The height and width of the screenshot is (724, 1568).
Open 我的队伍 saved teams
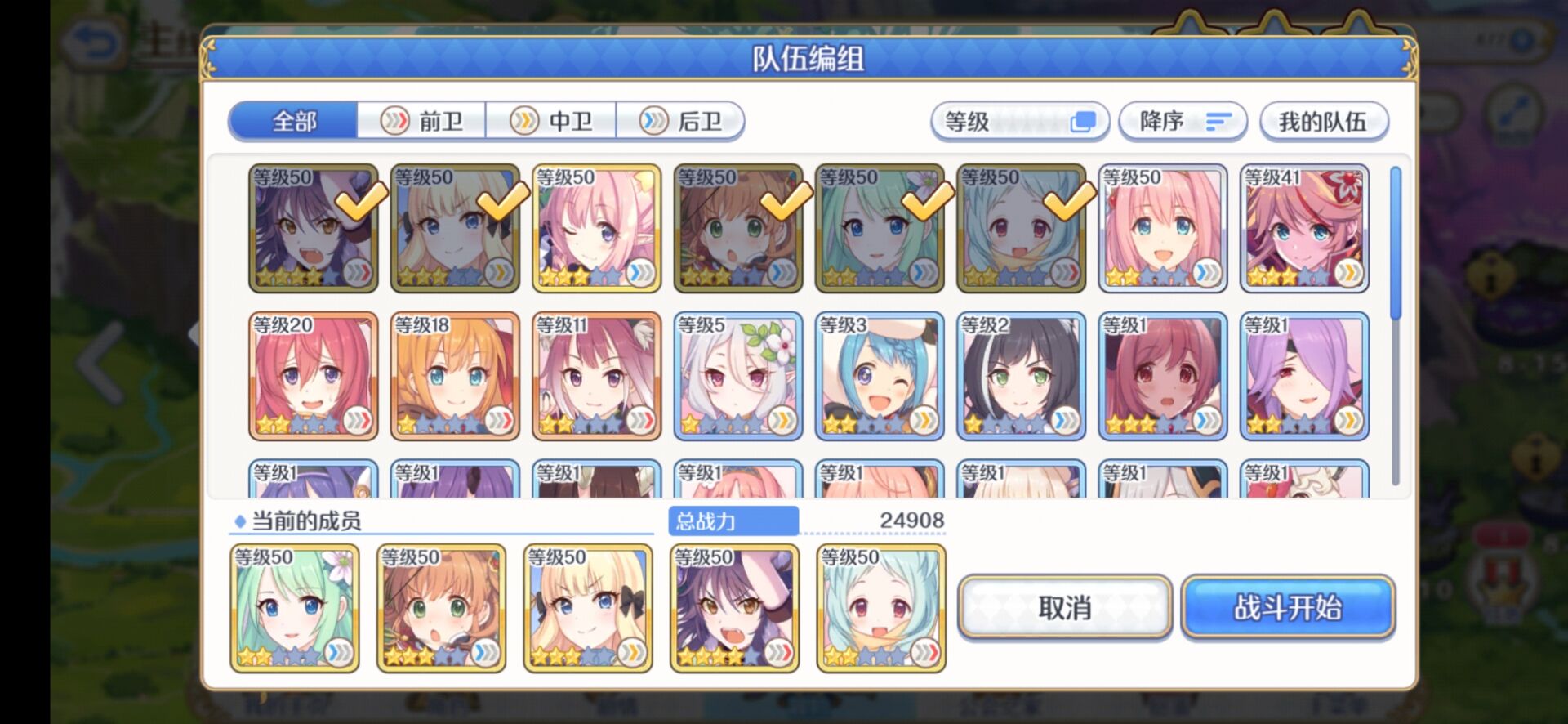pyautogui.click(x=1322, y=122)
